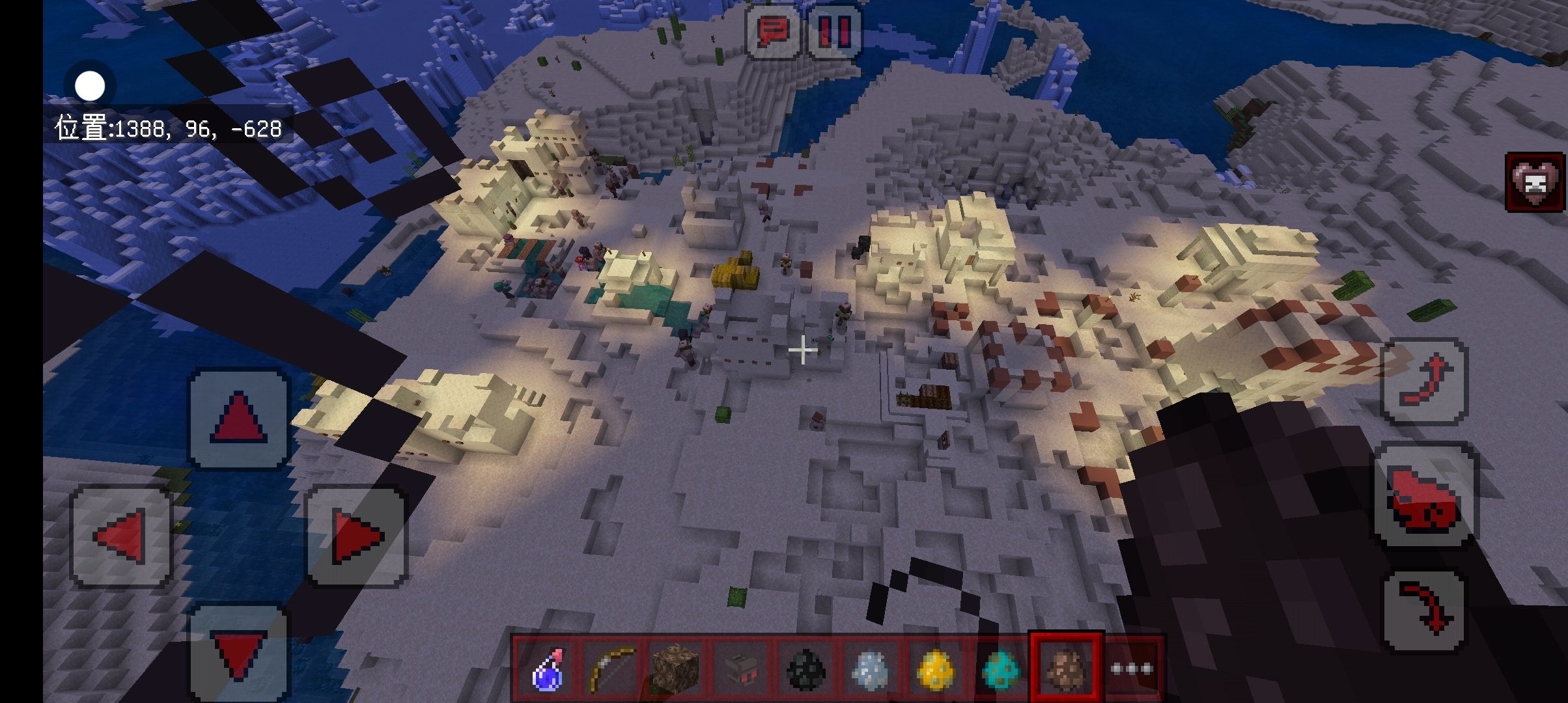The image size is (1568, 703).
Task: Open the chat button
Action: [773, 31]
